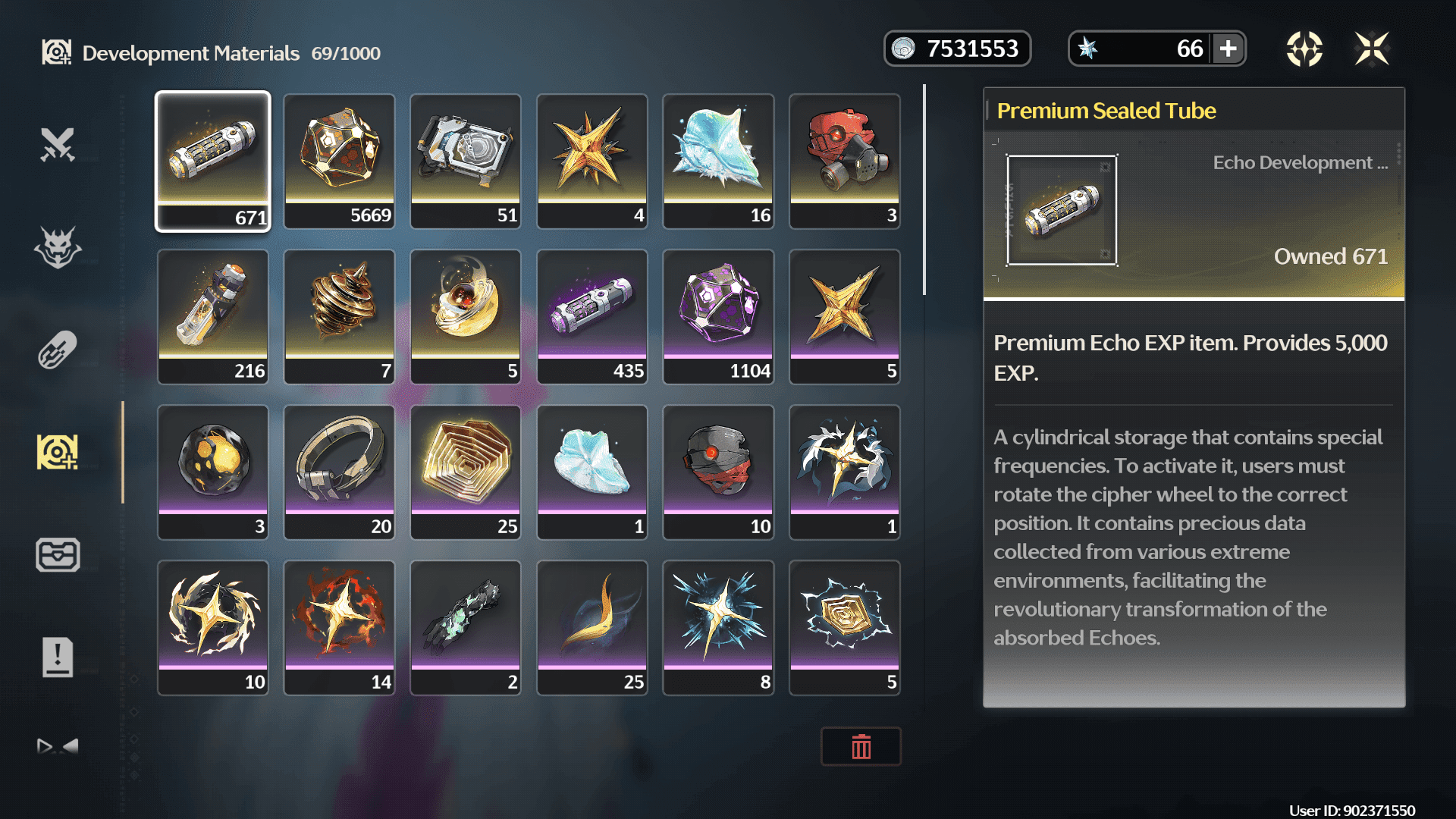The image size is (1456, 819).
Task: Select the fiery star item with 14
Action: click(x=339, y=627)
